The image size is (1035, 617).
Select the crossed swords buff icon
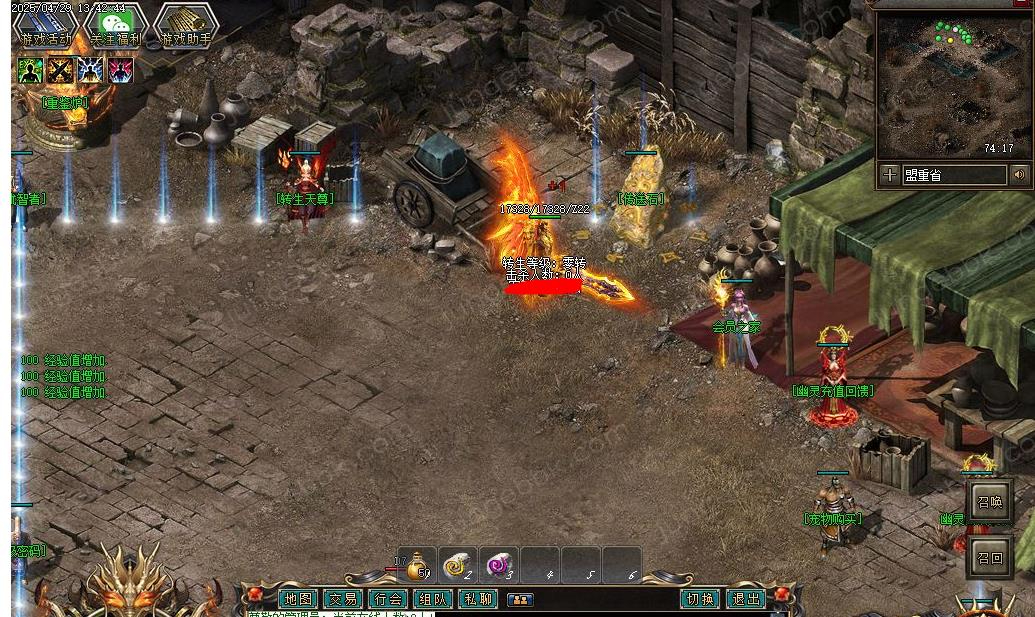[x=60, y=71]
